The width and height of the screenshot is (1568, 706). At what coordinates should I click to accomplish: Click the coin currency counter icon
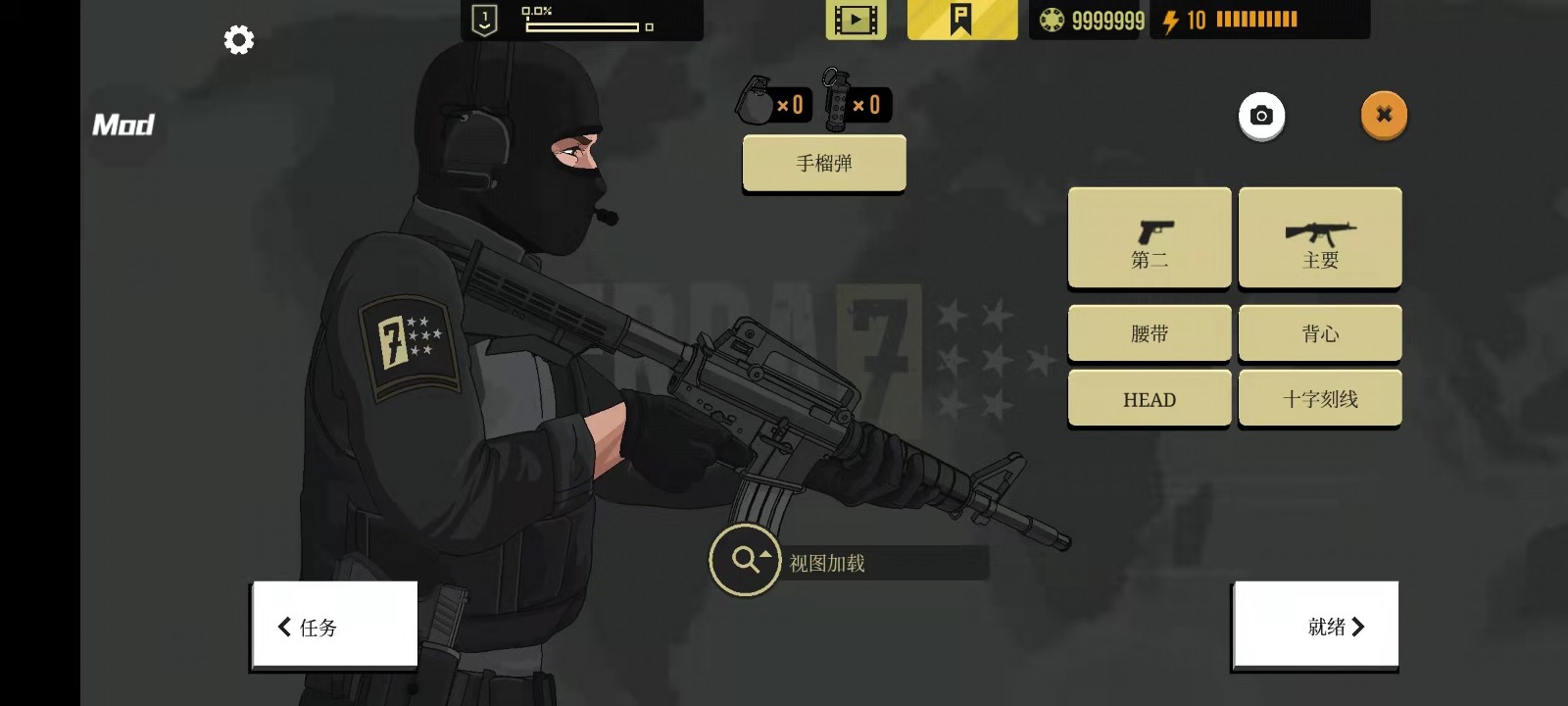pyautogui.click(x=1052, y=18)
